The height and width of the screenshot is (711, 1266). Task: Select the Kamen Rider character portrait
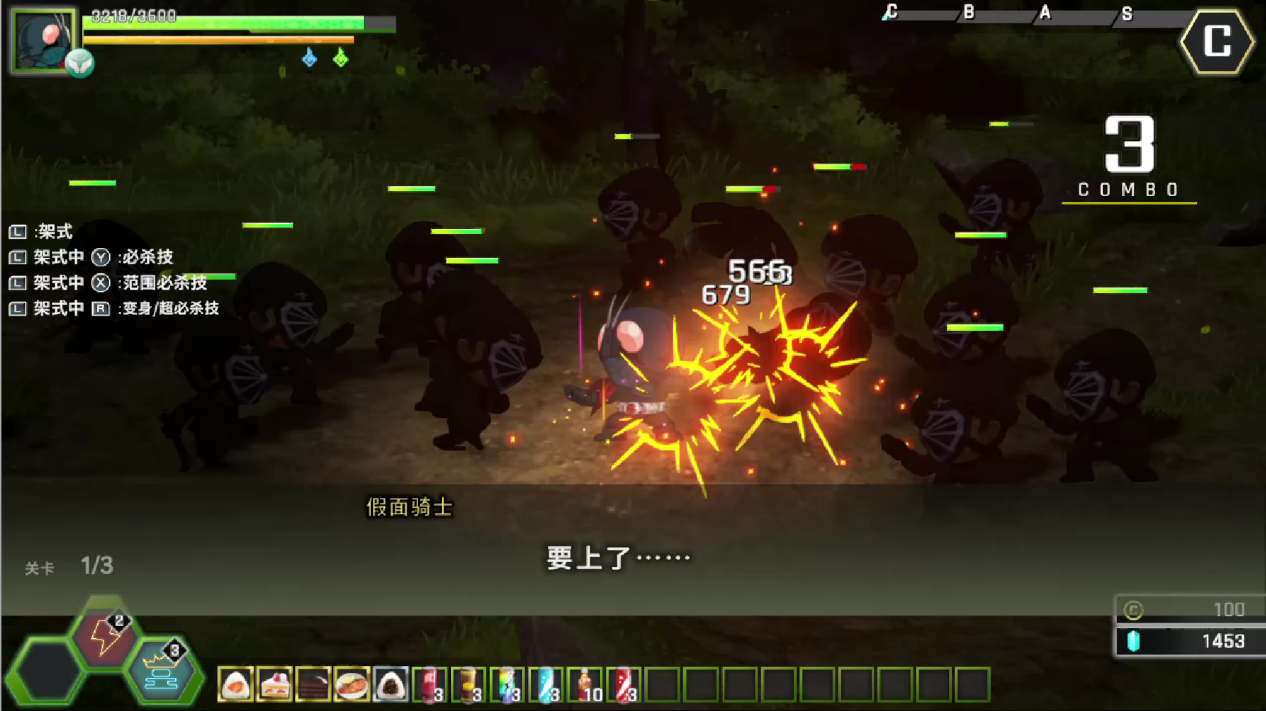pos(44,41)
